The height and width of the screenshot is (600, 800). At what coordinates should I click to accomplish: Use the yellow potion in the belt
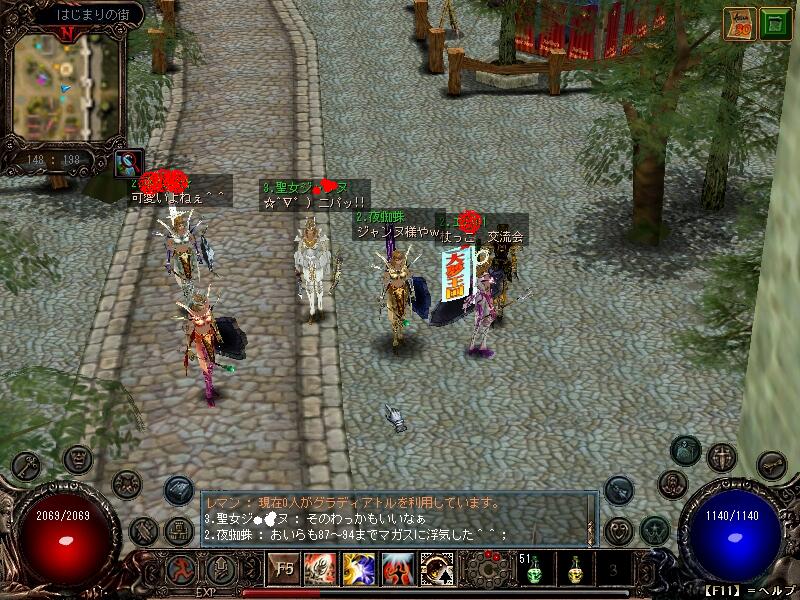pos(574,571)
